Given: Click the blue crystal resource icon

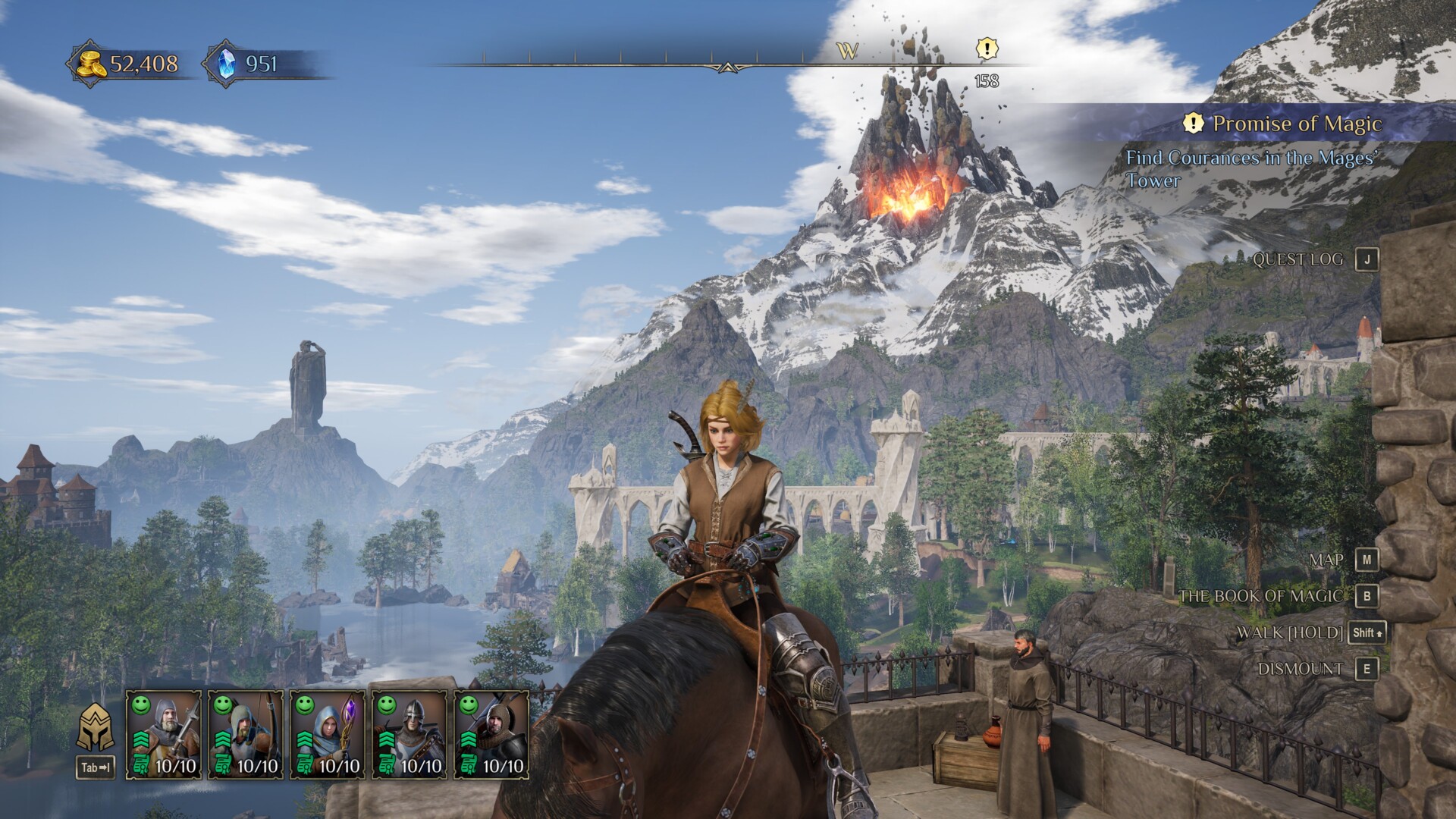Looking at the screenshot, I should click(225, 64).
